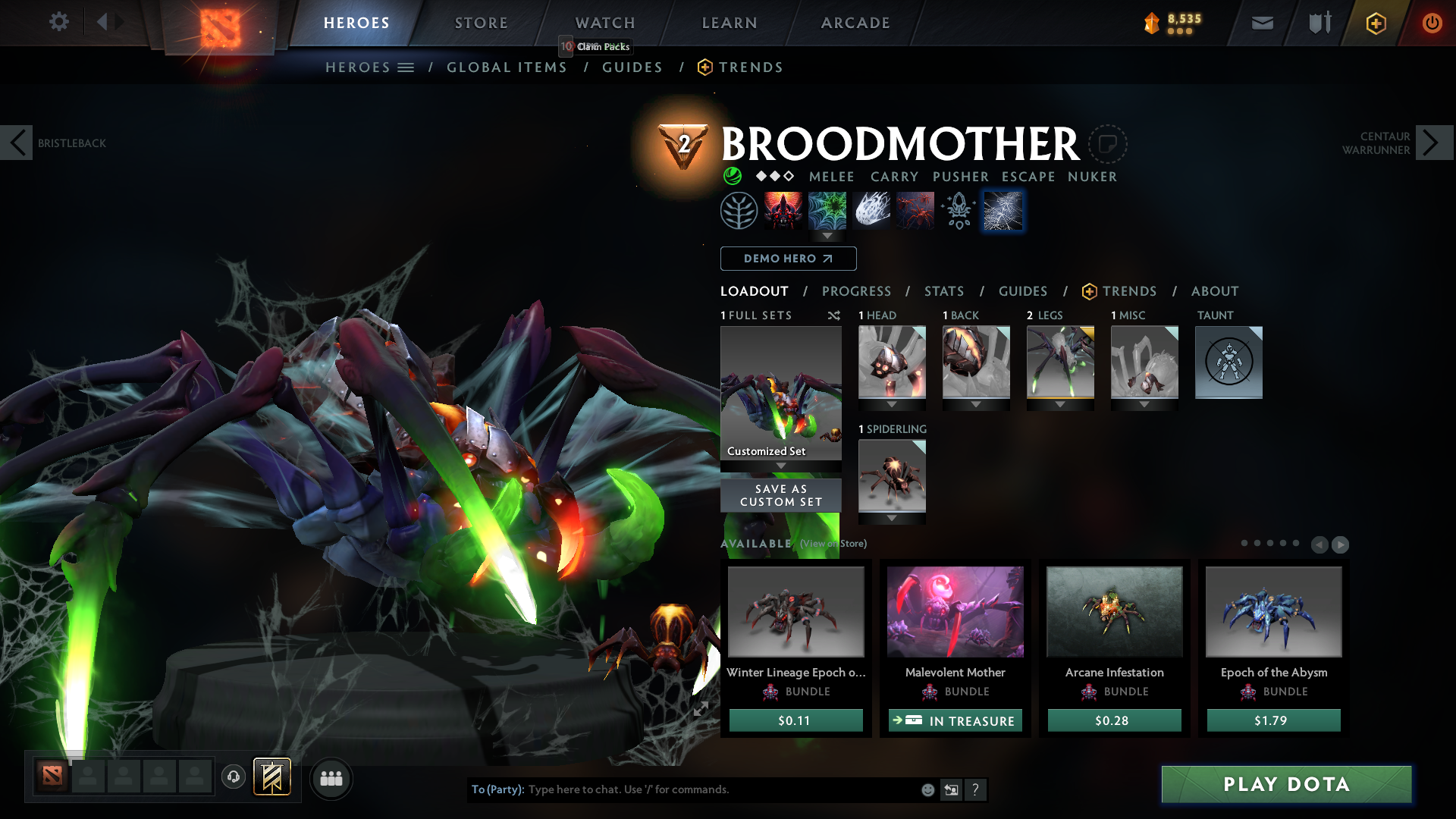Click the hero innate ability icon
Image resolution: width=1456 pixels, height=819 pixels.
click(738, 210)
